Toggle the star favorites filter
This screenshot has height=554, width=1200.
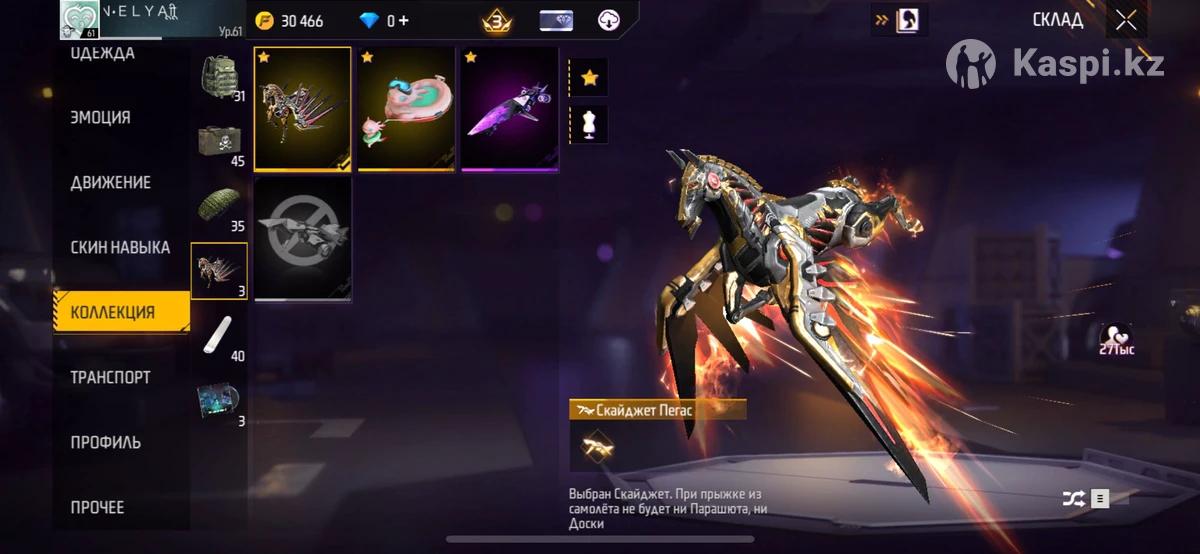(x=588, y=77)
